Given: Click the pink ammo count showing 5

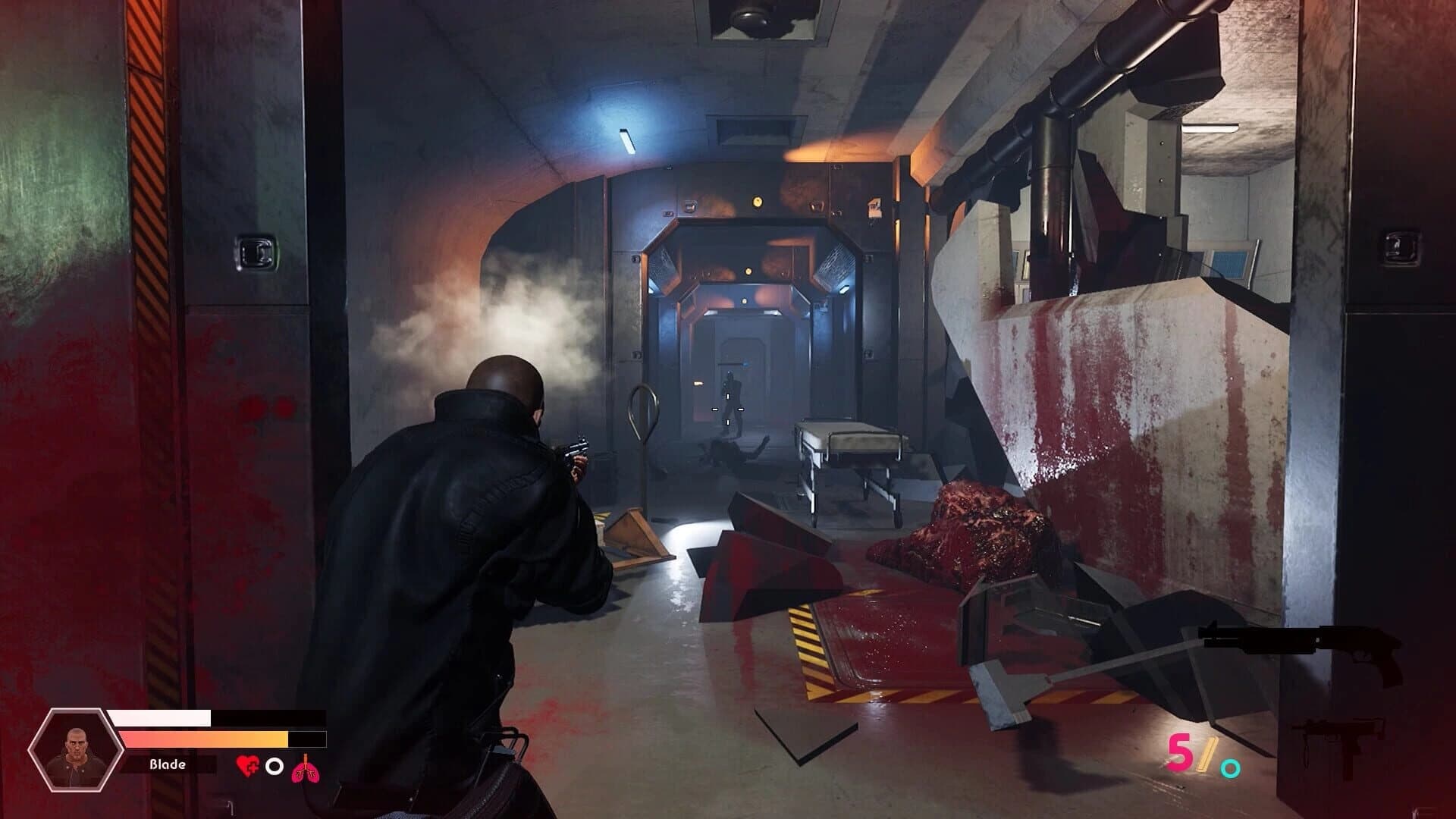Looking at the screenshot, I should [x=1180, y=752].
